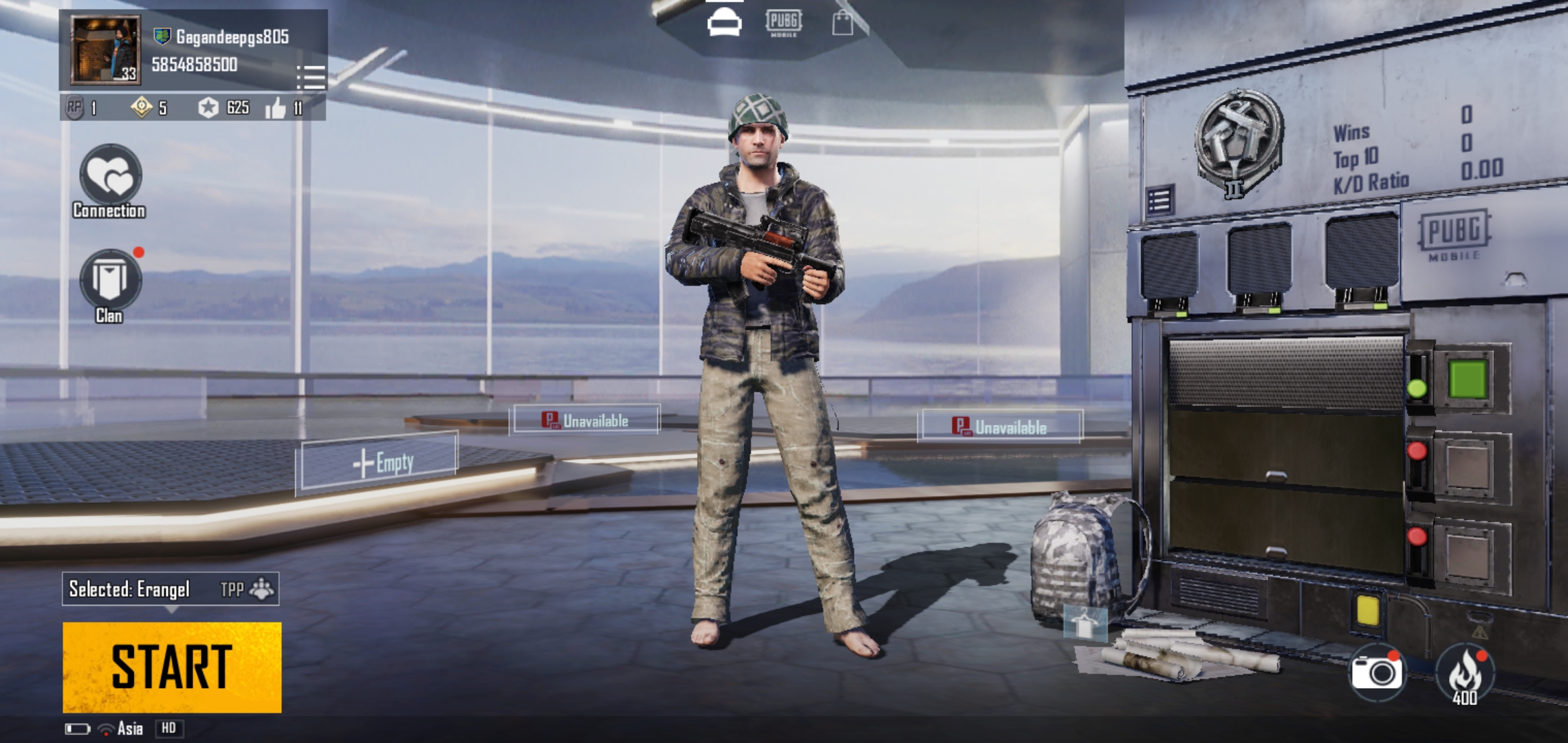Open the shopping bag tab
This screenshot has width=1568, height=743.
[842, 23]
